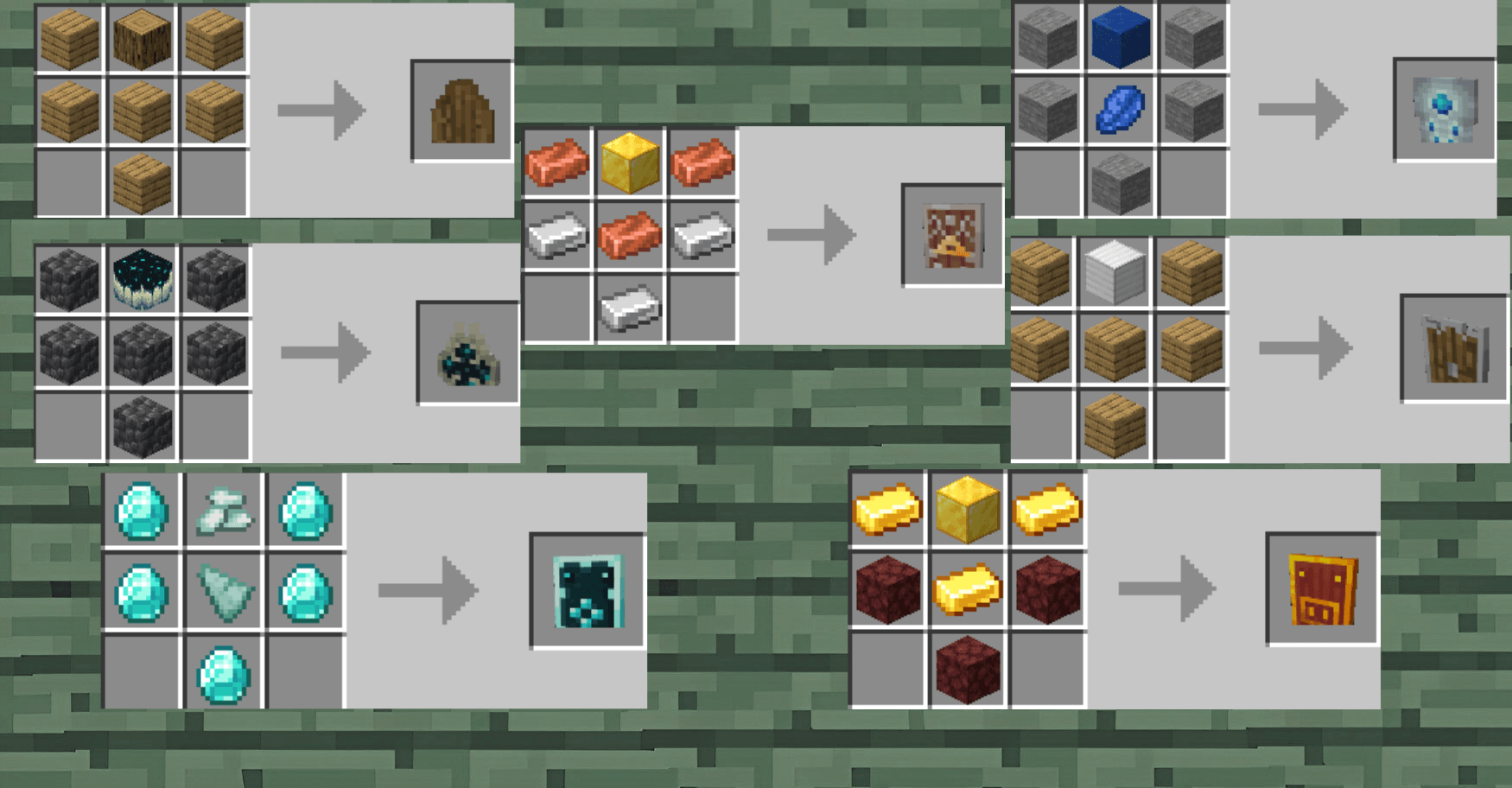
Task: Select the sculk catalyst block icon
Action: click(143, 279)
